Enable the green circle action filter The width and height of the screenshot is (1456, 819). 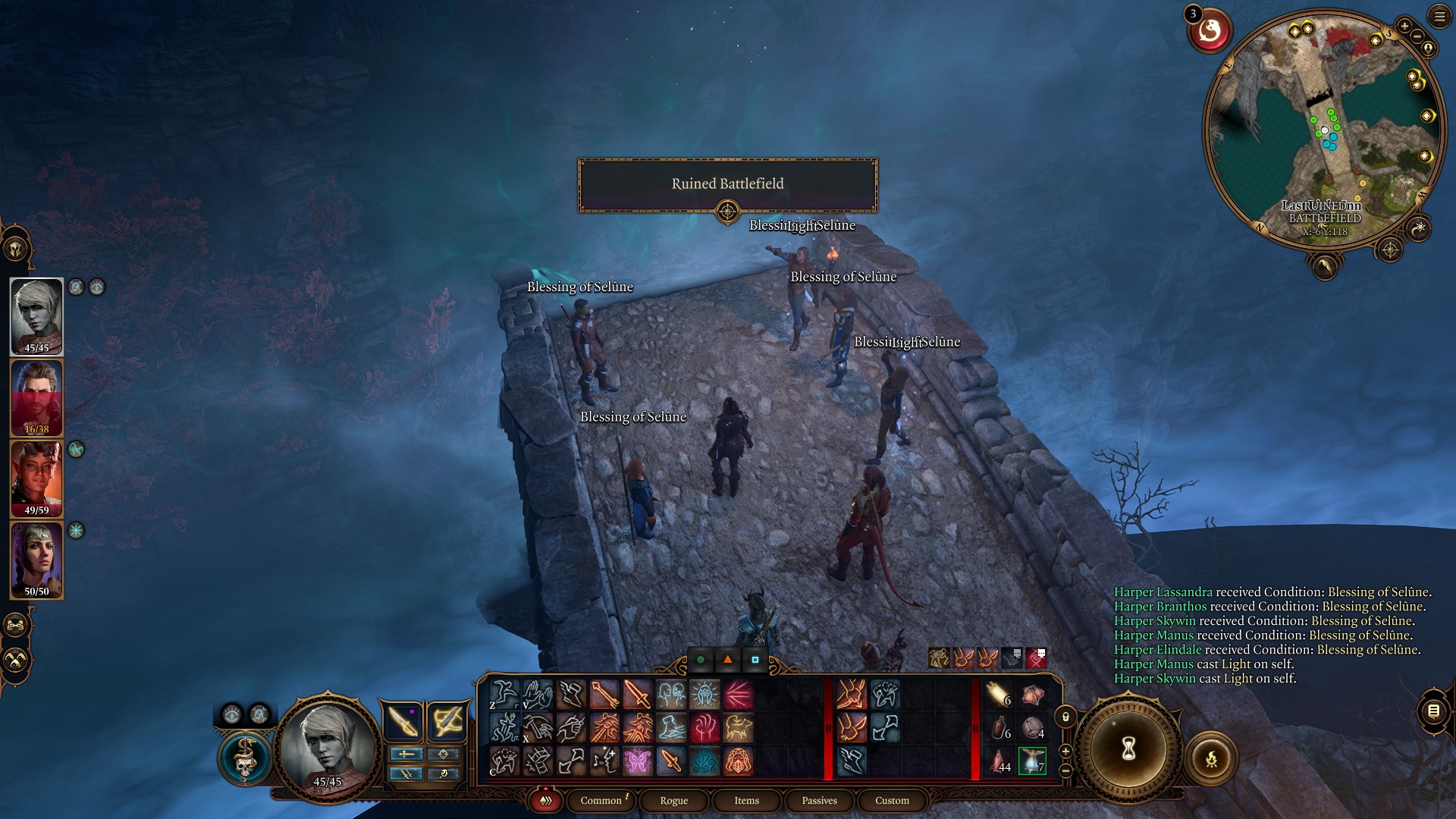click(699, 661)
